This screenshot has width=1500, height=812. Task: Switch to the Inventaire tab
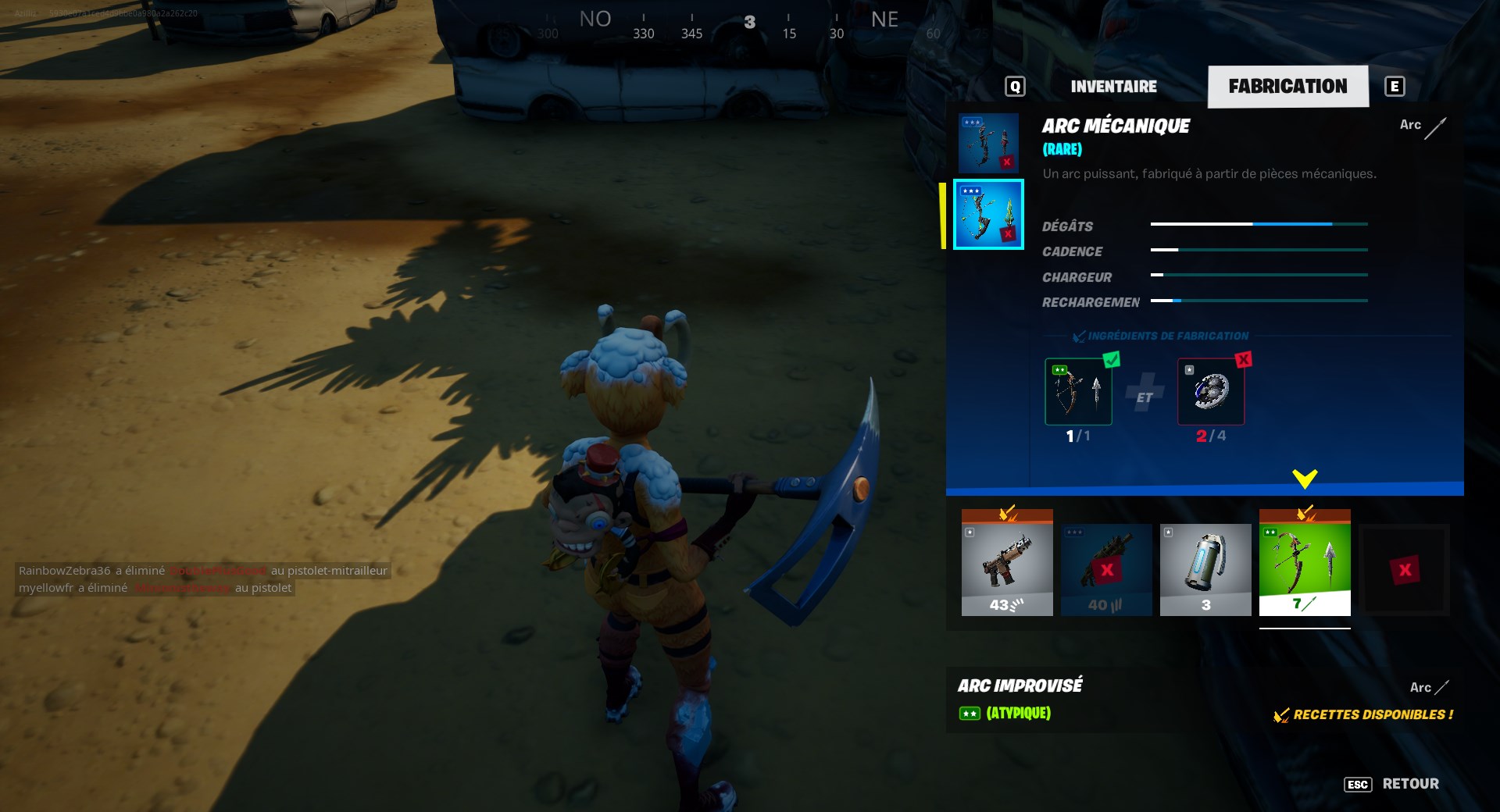tap(1112, 86)
